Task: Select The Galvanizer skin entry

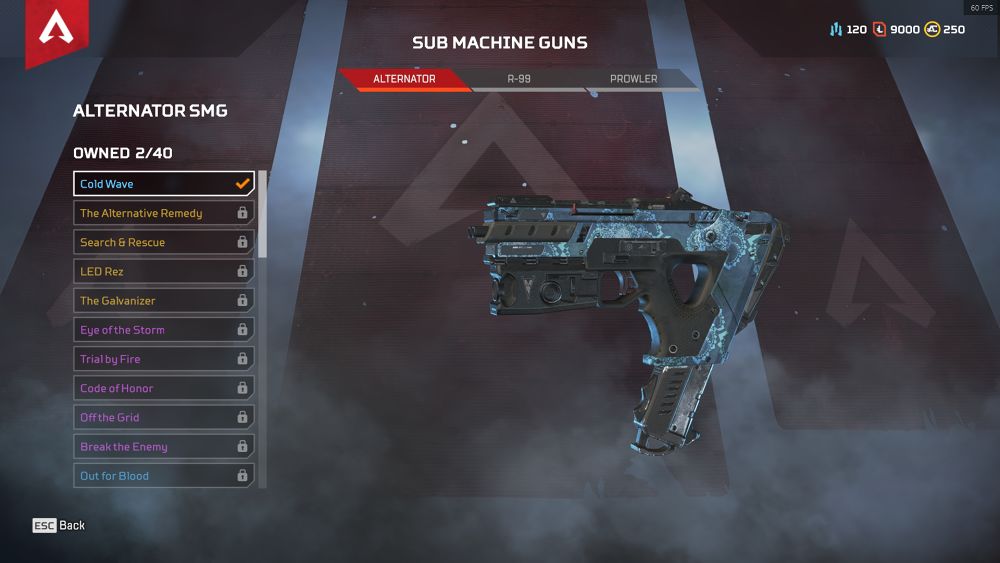Action: pos(164,300)
